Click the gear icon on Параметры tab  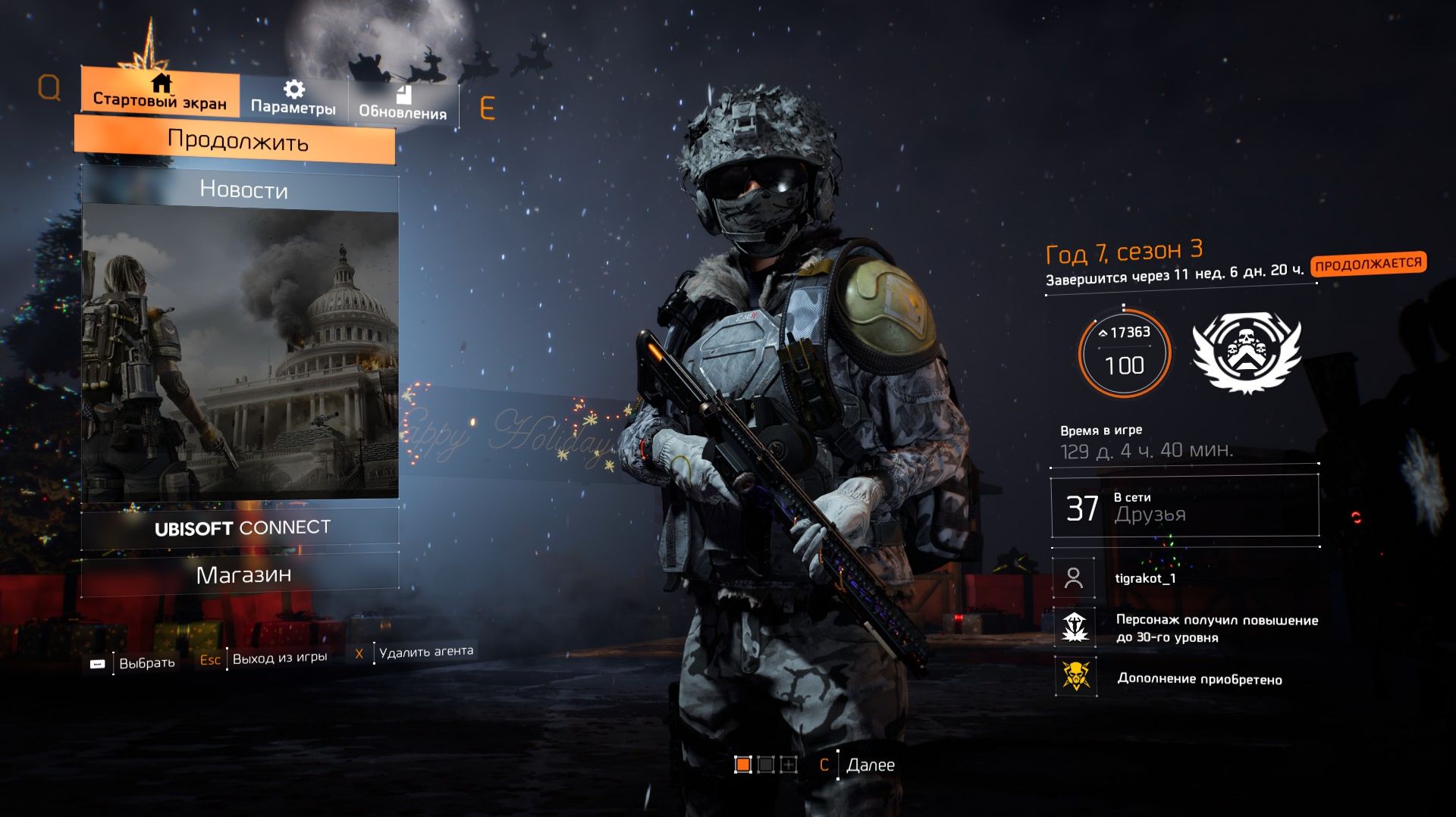pyautogui.click(x=293, y=88)
